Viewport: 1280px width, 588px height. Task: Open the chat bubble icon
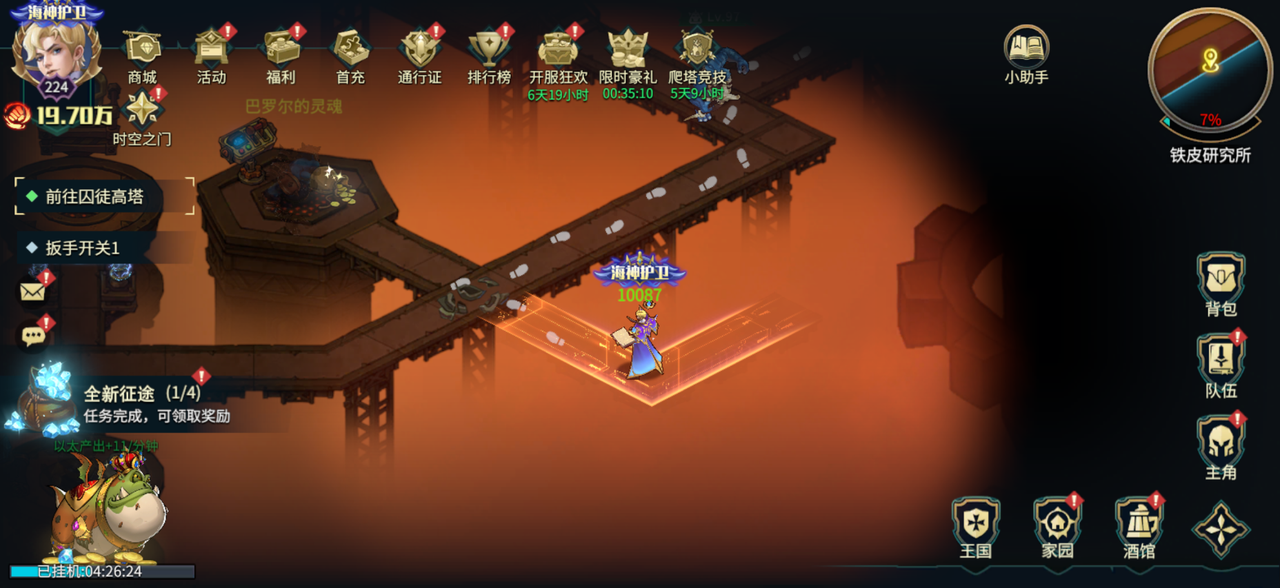(x=34, y=336)
